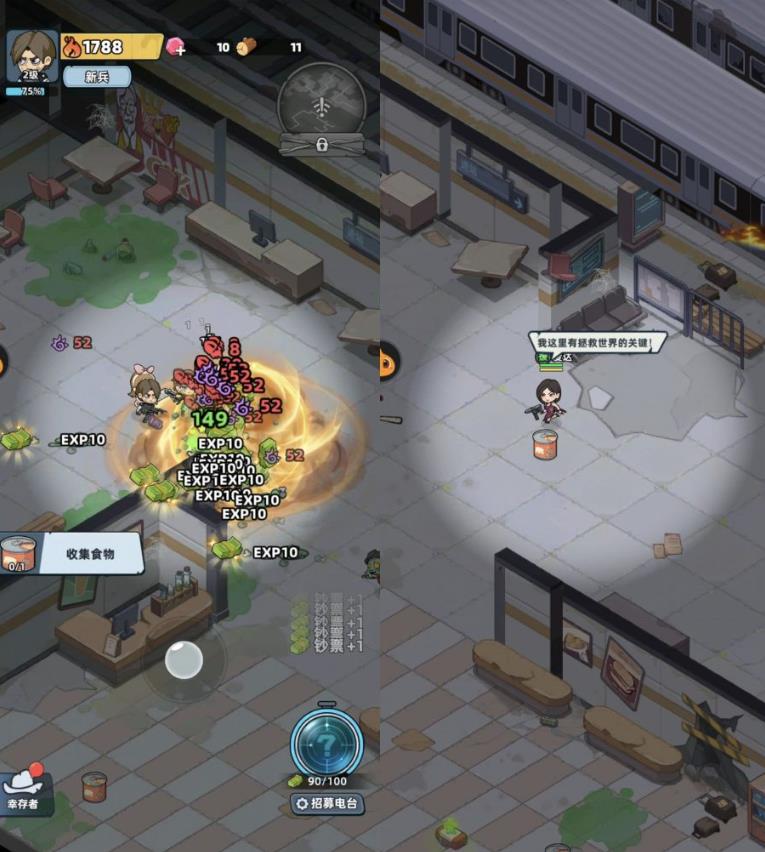
Task: Open the player avatar profile
Action: 31,55
